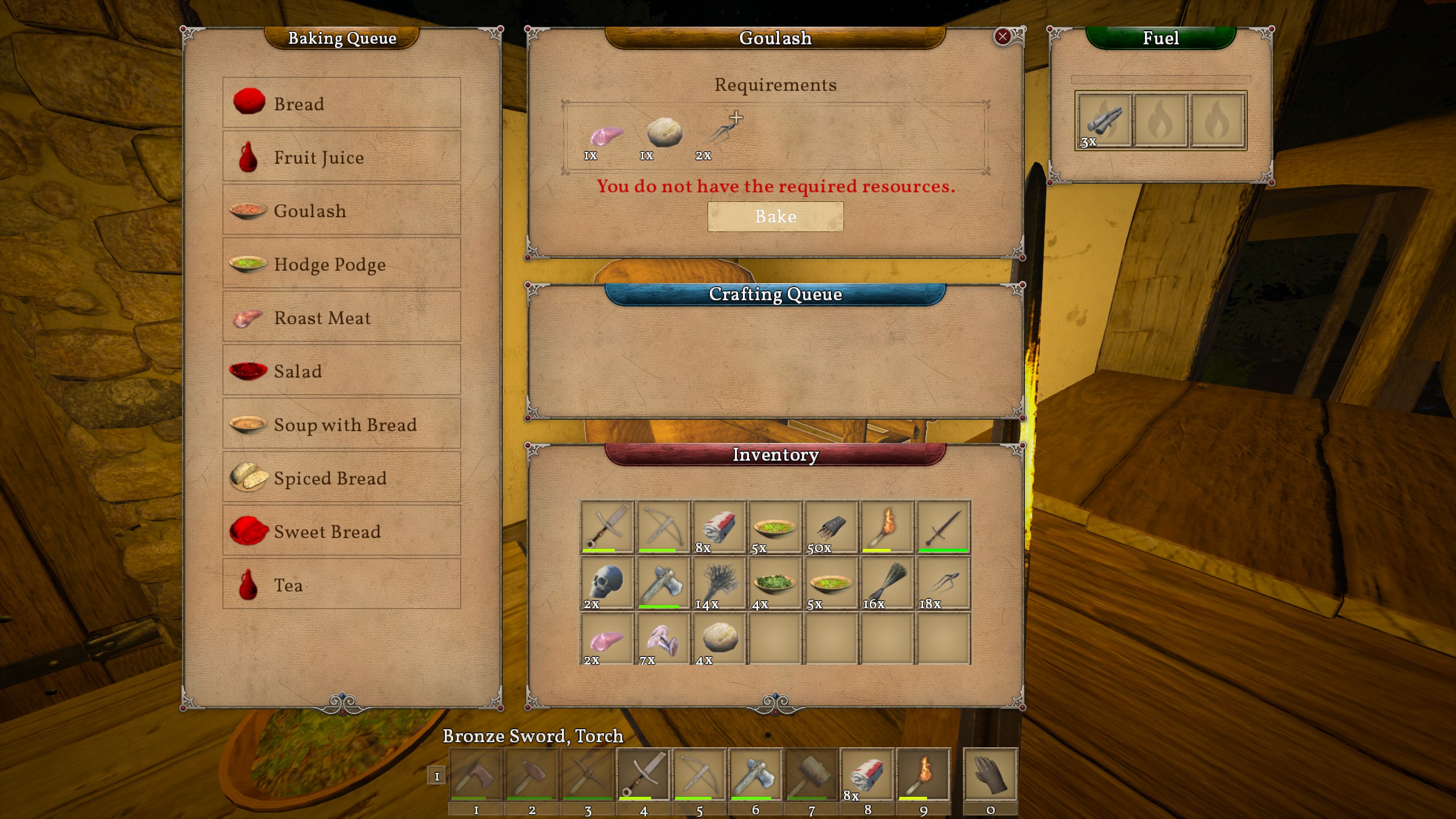Viewport: 1456px width, 819px height.
Task: Select the 14x dry branches bundle
Action: [719, 583]
